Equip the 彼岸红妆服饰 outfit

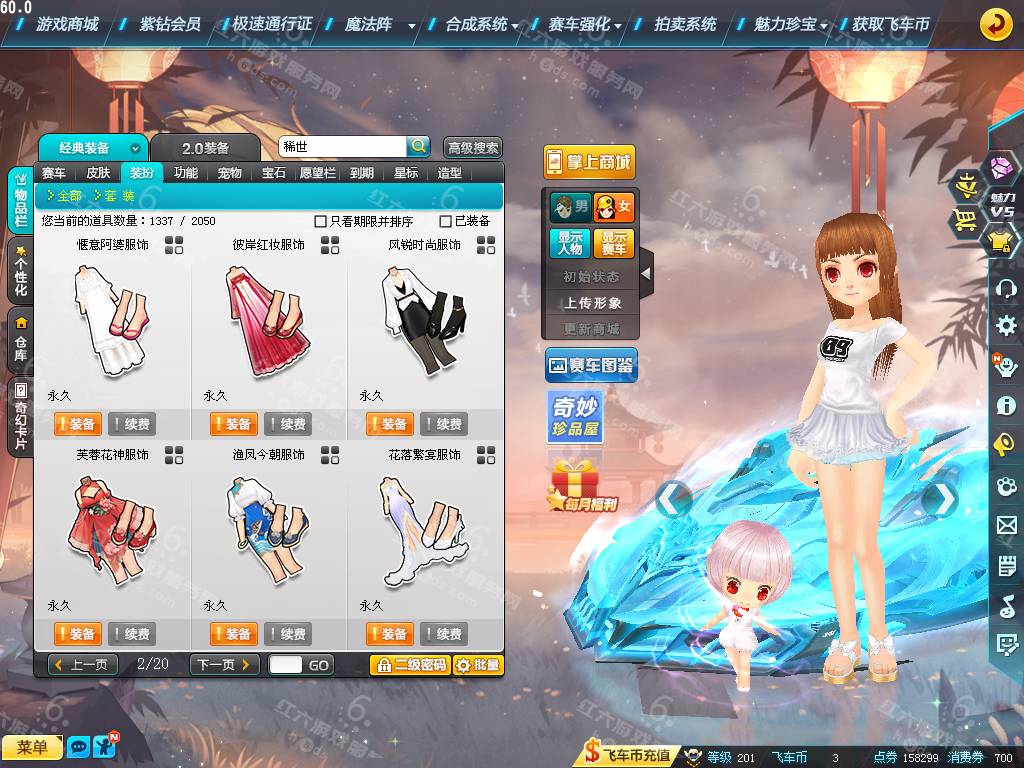coord(233,424)
